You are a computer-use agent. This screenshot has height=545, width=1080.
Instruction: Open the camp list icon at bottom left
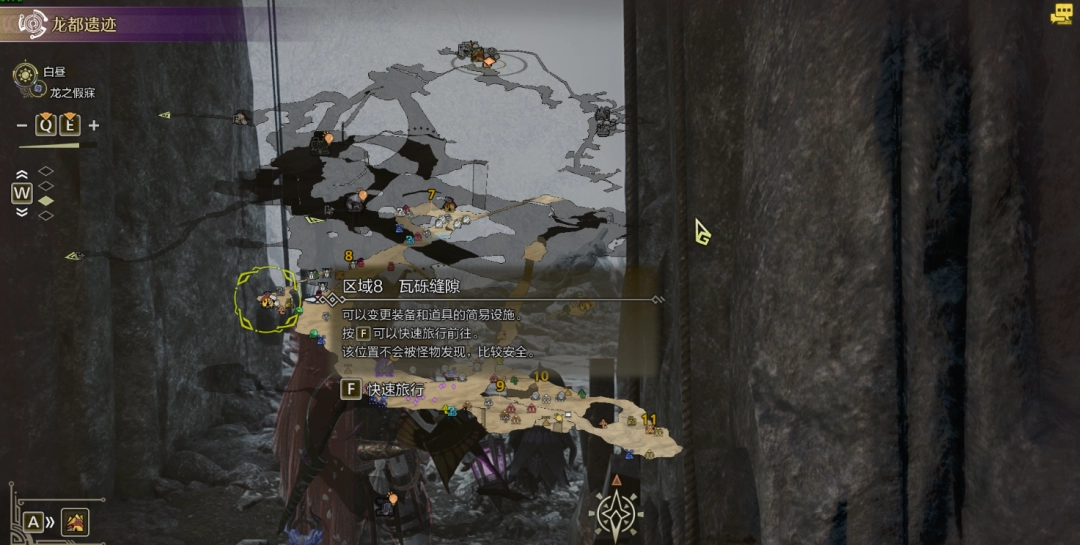coord(74,521)
